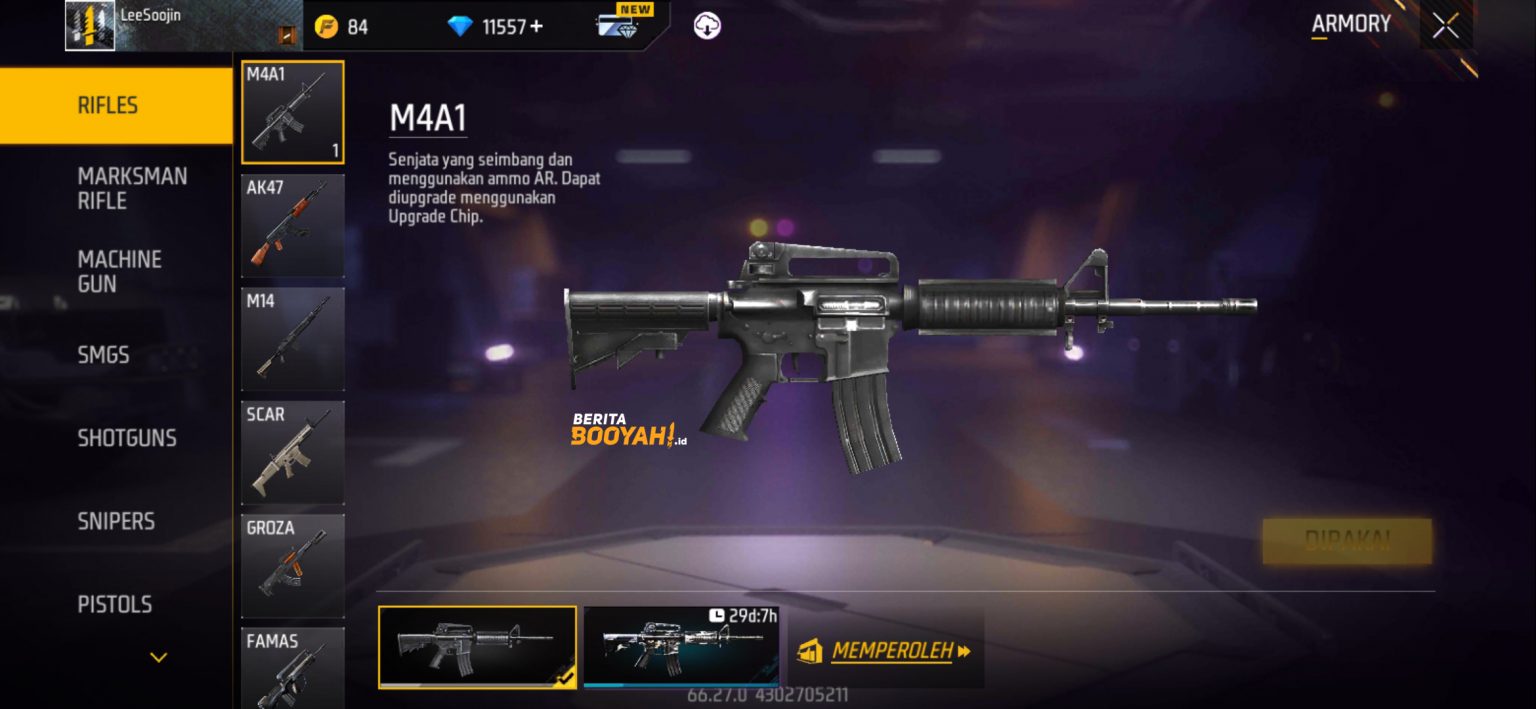Expand more categories with the yellow down arrow
This screenshot has height=709, width=1536.
point(158,657)
